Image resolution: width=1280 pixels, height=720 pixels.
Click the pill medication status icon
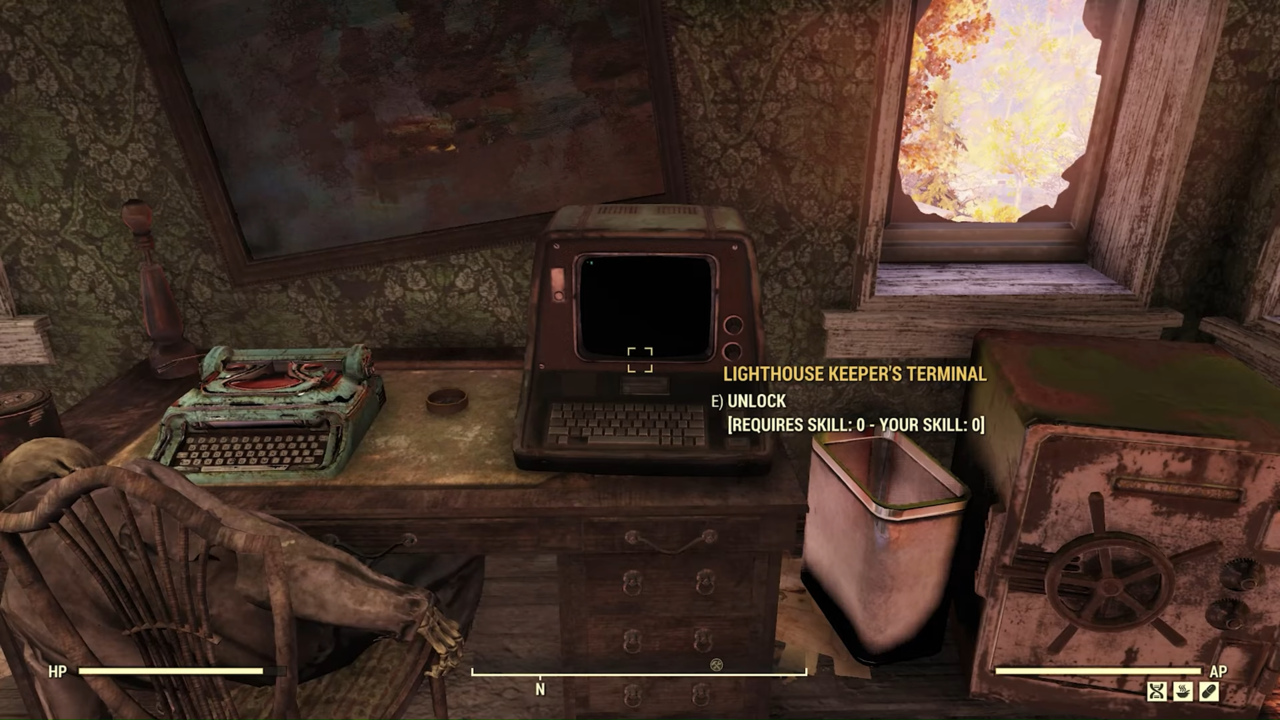coord(1209,691)
